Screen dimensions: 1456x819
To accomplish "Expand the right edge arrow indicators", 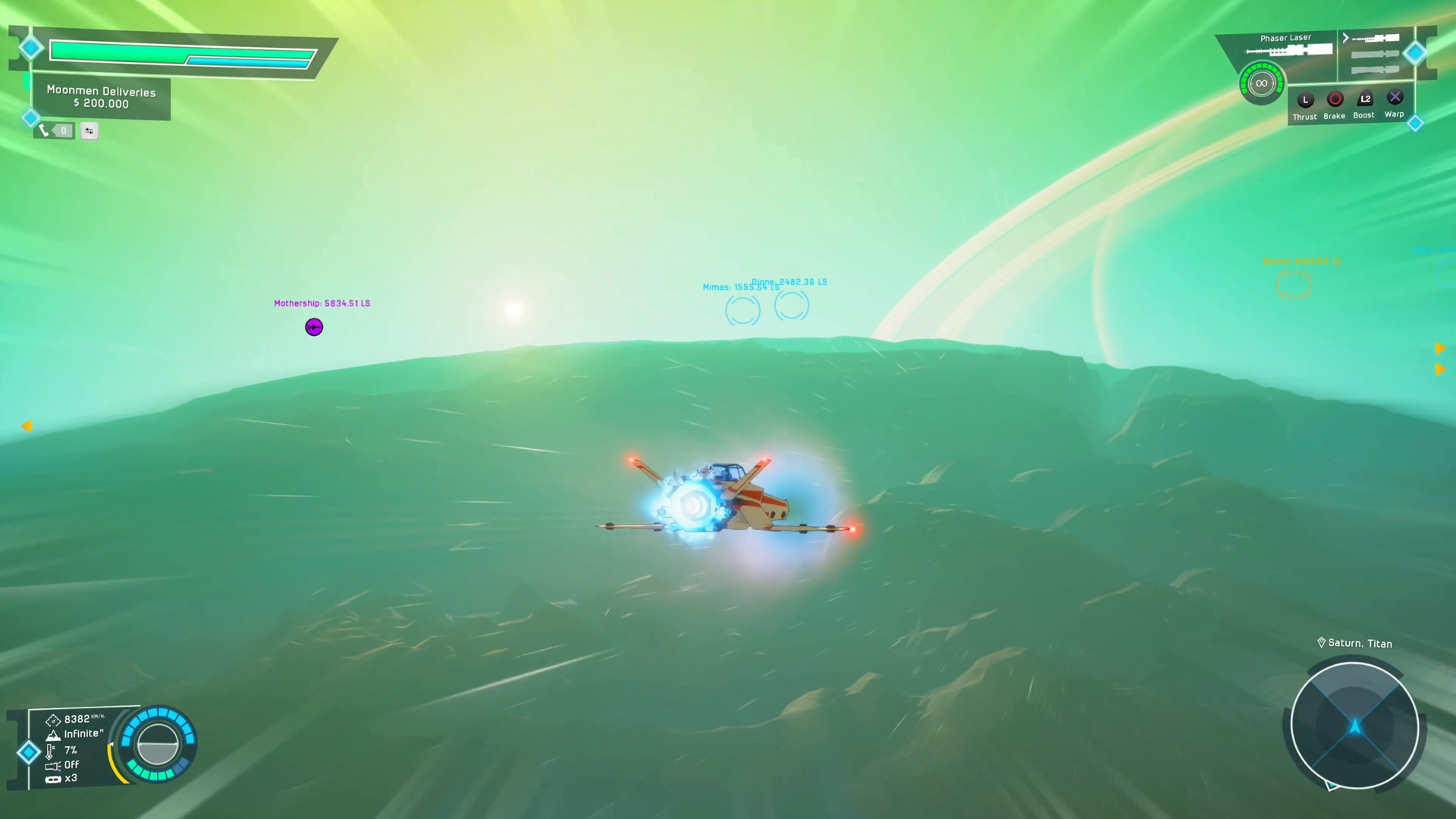I will click(1441, 360).
